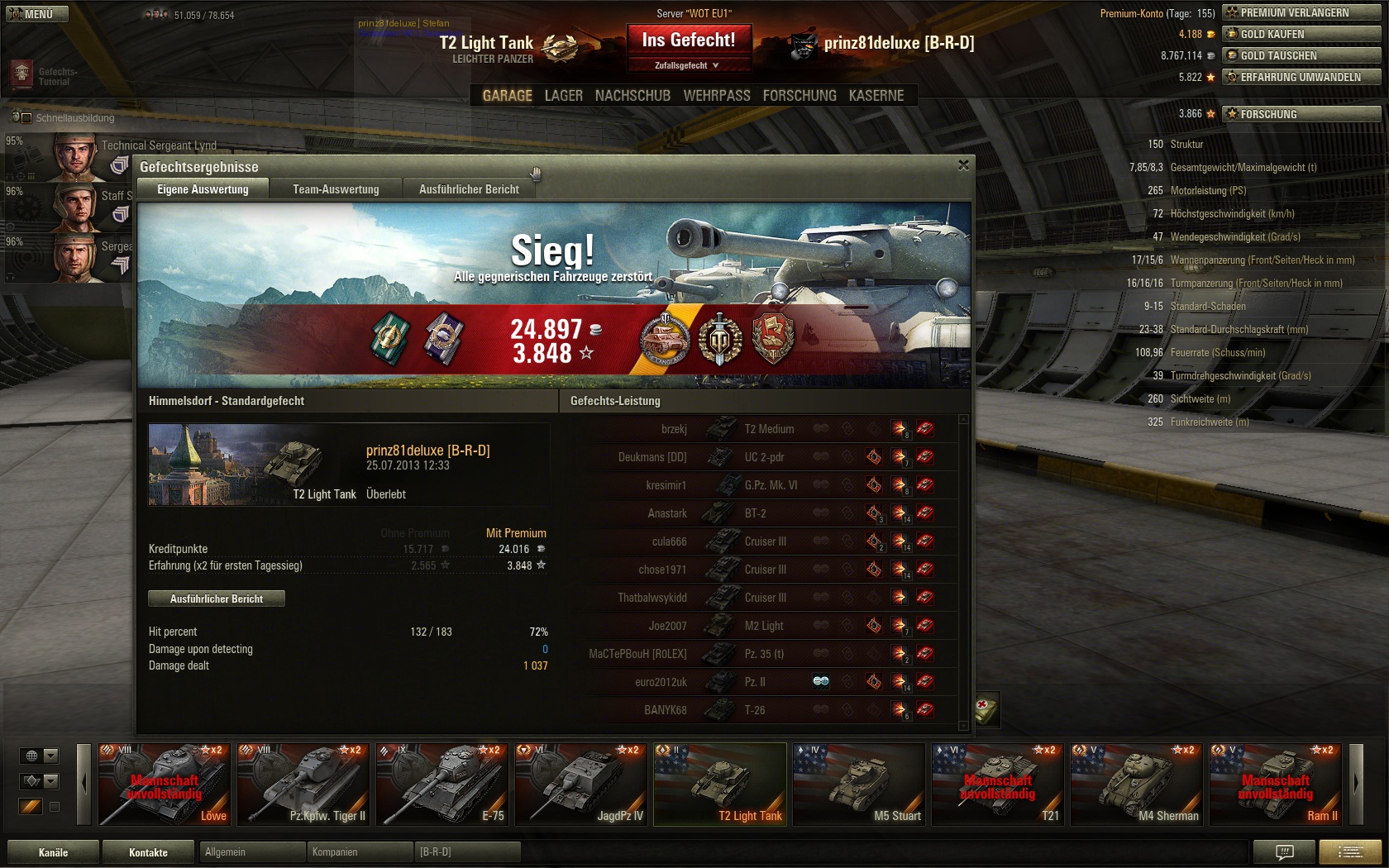Close the Gefechtsergebnisse window
1389x868 pixels.
click(963, 165)
